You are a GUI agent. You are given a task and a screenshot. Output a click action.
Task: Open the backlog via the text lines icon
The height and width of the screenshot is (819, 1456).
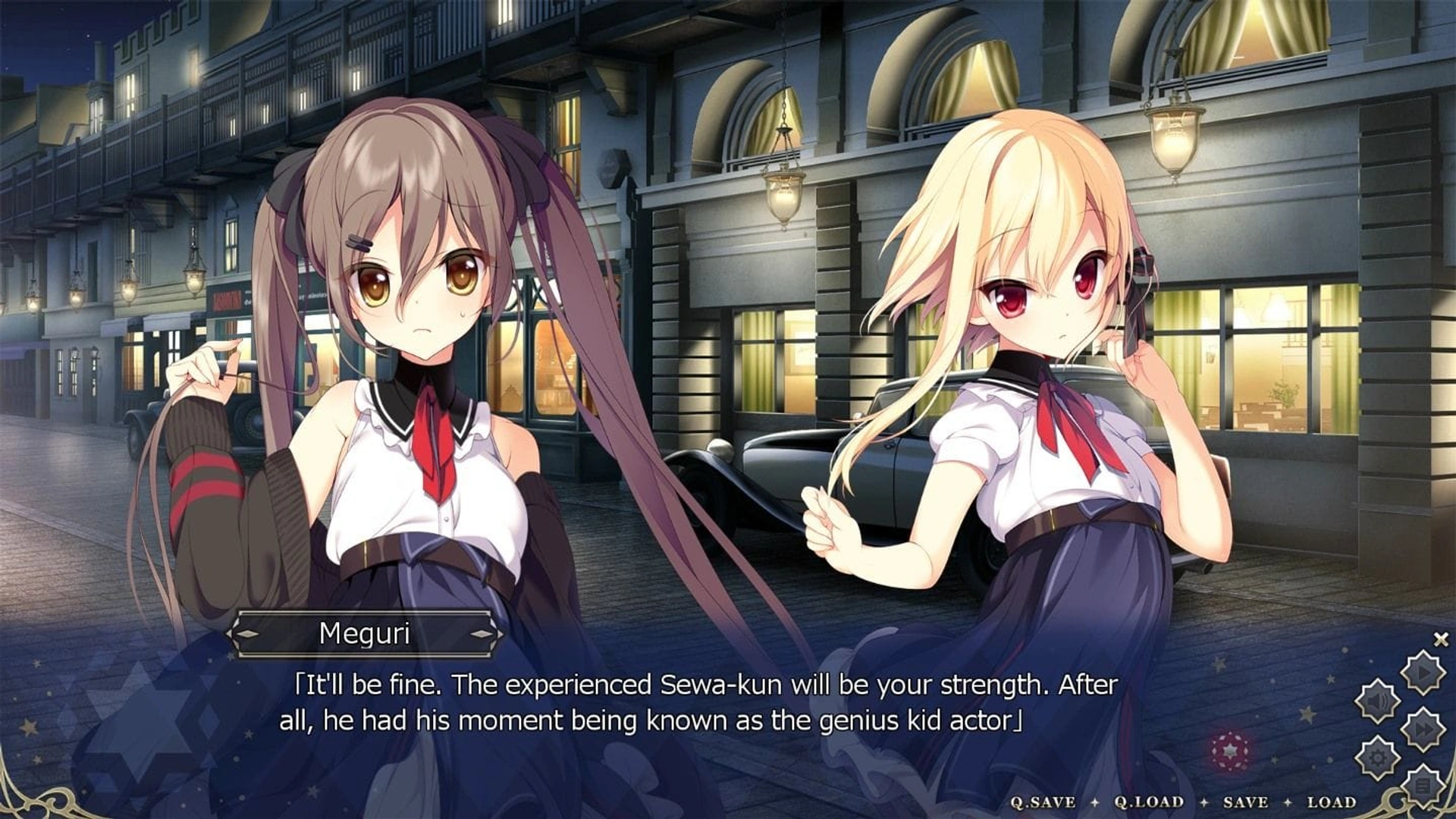(1422, 786)
